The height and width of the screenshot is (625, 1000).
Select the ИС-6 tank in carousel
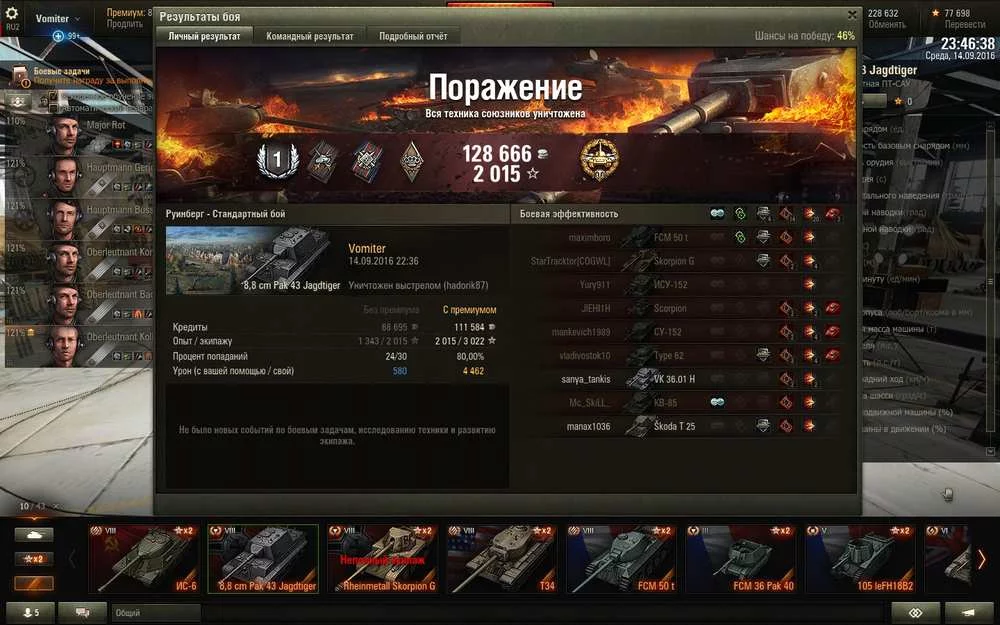pyautogui.click(x=143, y=559)
